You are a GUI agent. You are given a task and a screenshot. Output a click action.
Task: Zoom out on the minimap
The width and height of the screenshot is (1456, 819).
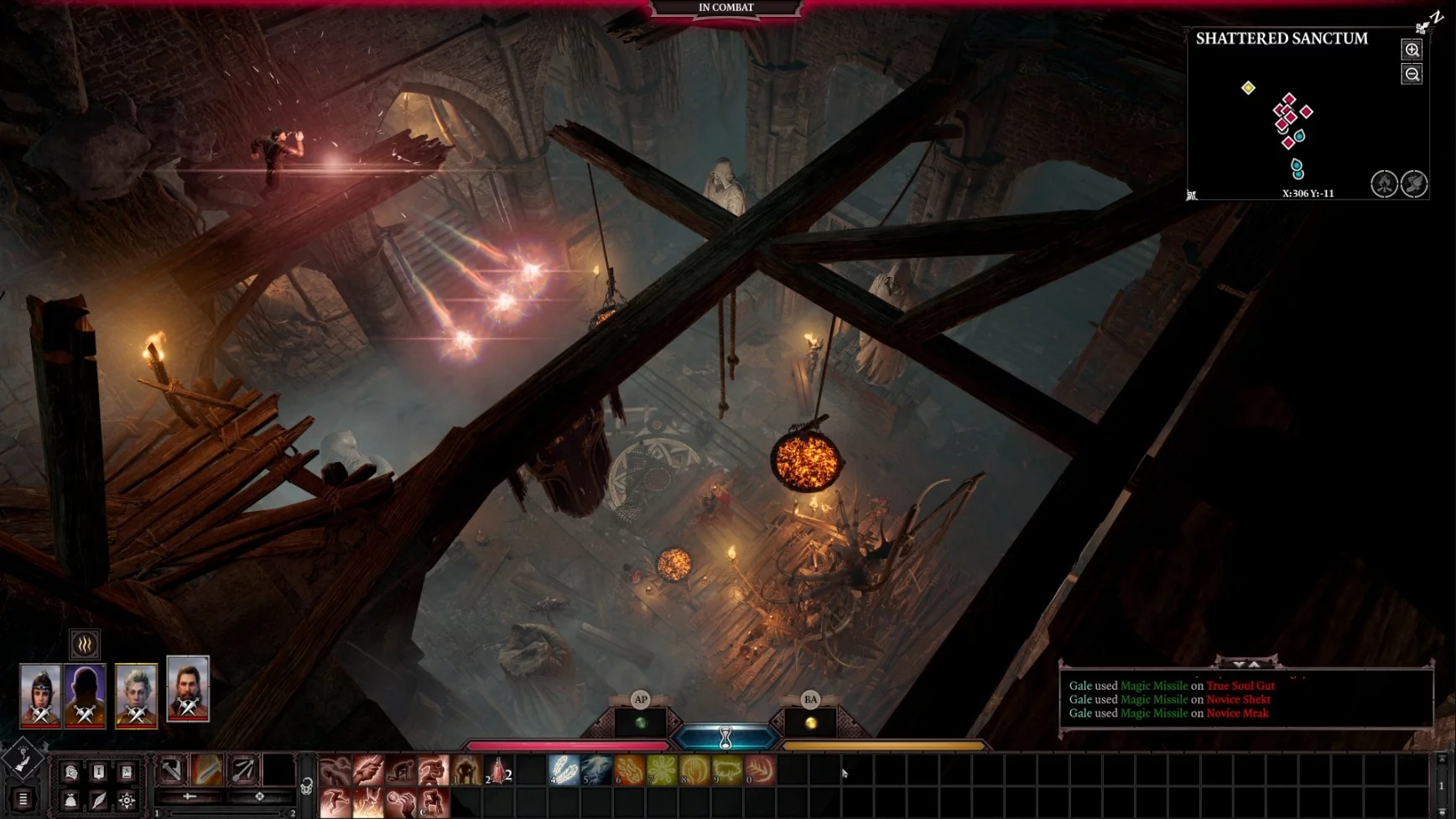[x=1412, y=75]
